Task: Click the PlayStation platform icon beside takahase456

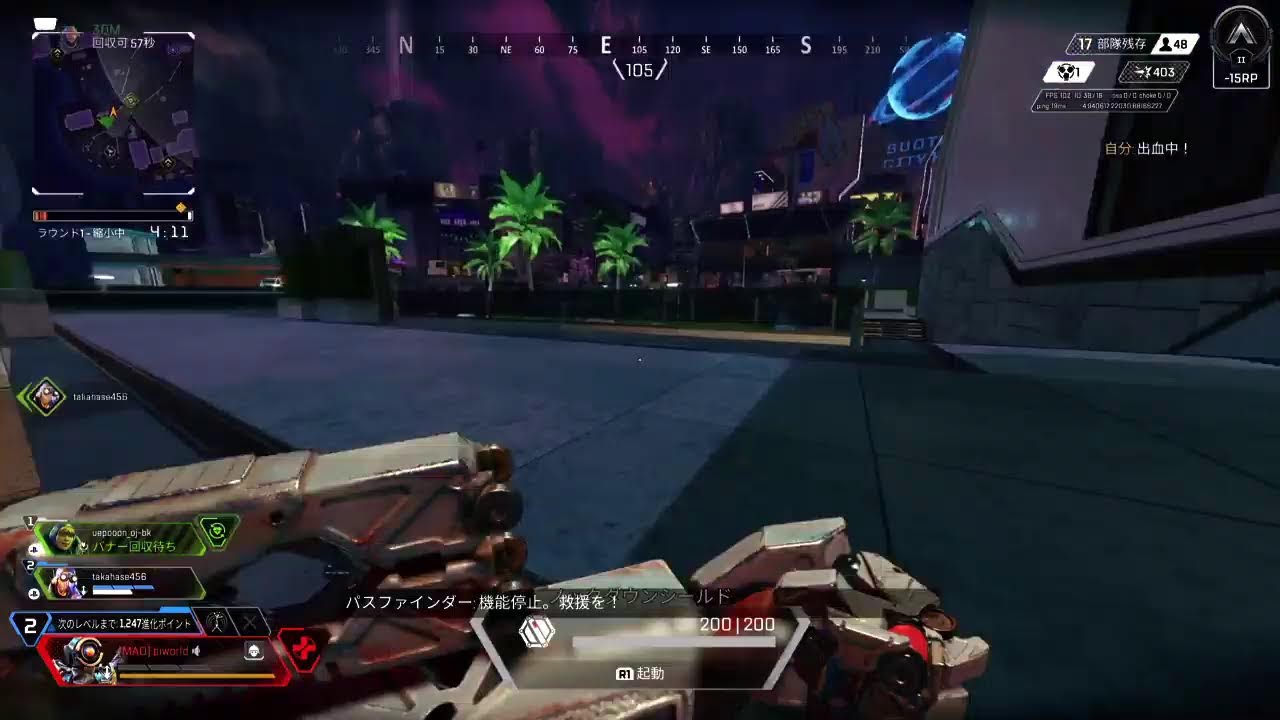Action: click(33, 593)
